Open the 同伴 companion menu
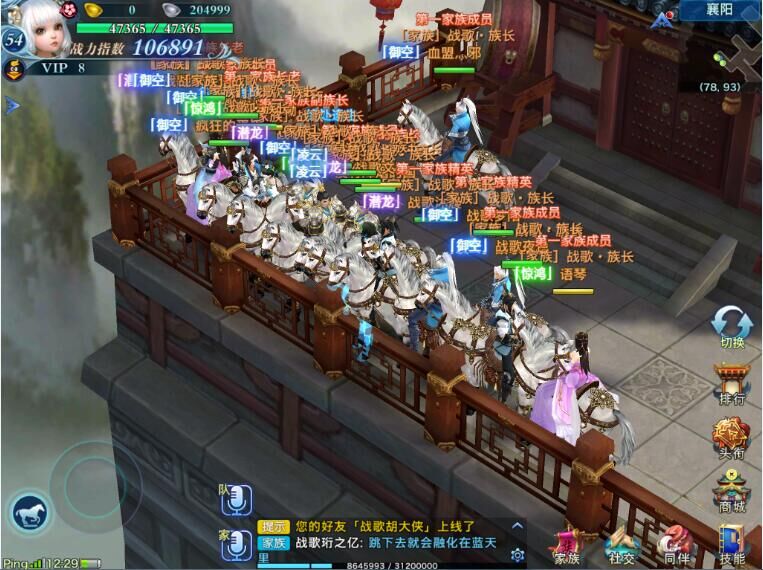The height and width of the screenshot is (570, 763). coord(677,545)
